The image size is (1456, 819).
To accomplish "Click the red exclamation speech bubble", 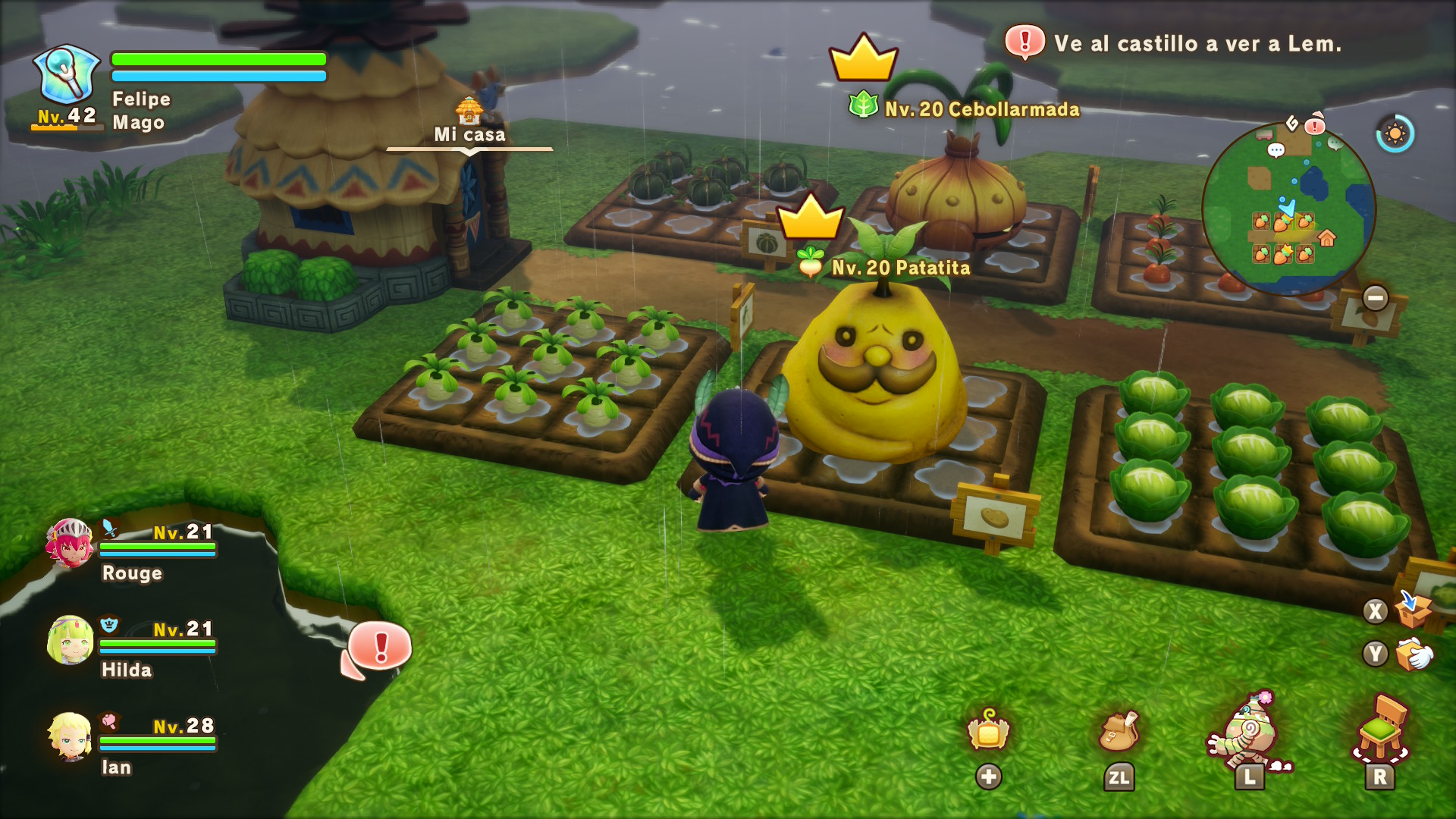I will click(x=380, y=647).
